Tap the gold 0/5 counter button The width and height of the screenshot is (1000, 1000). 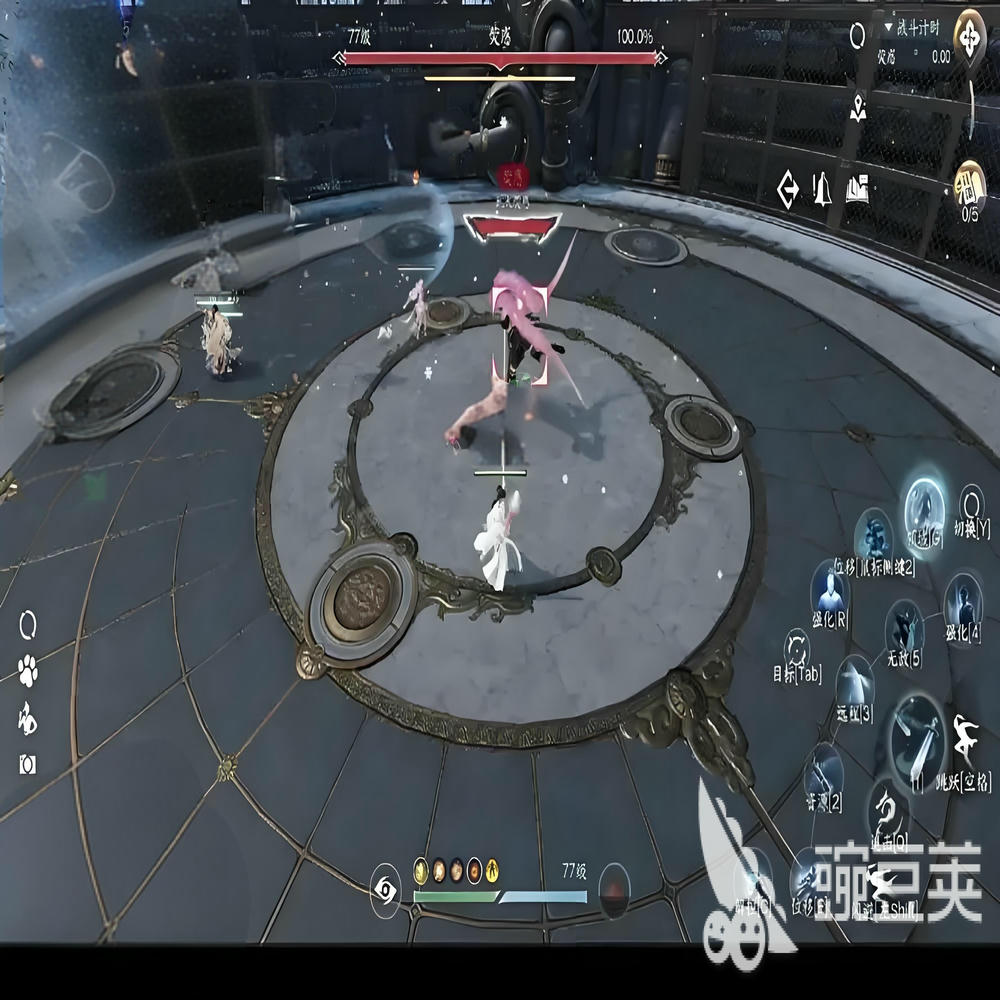(x=969, y=184)
